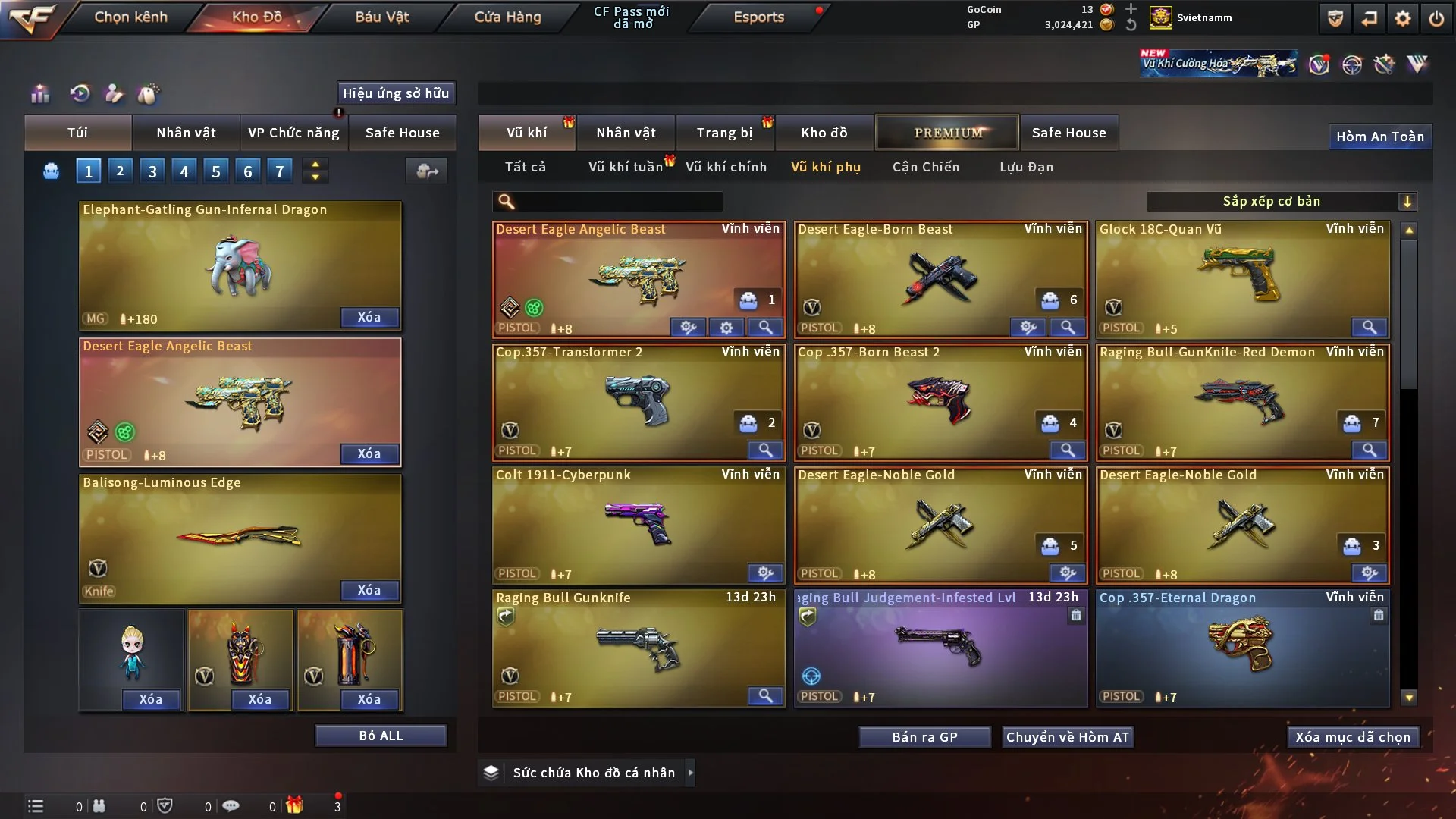This screenshot has width=1456, height=819.
Task: Click the settings gear icon
Action: tap(1402, 18)
